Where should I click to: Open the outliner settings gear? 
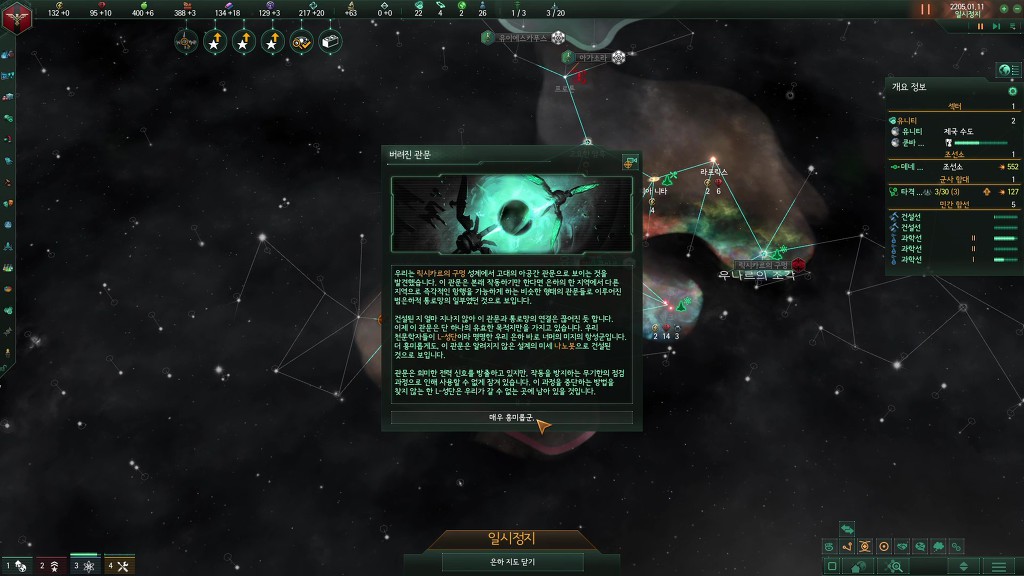[1012, 91]
